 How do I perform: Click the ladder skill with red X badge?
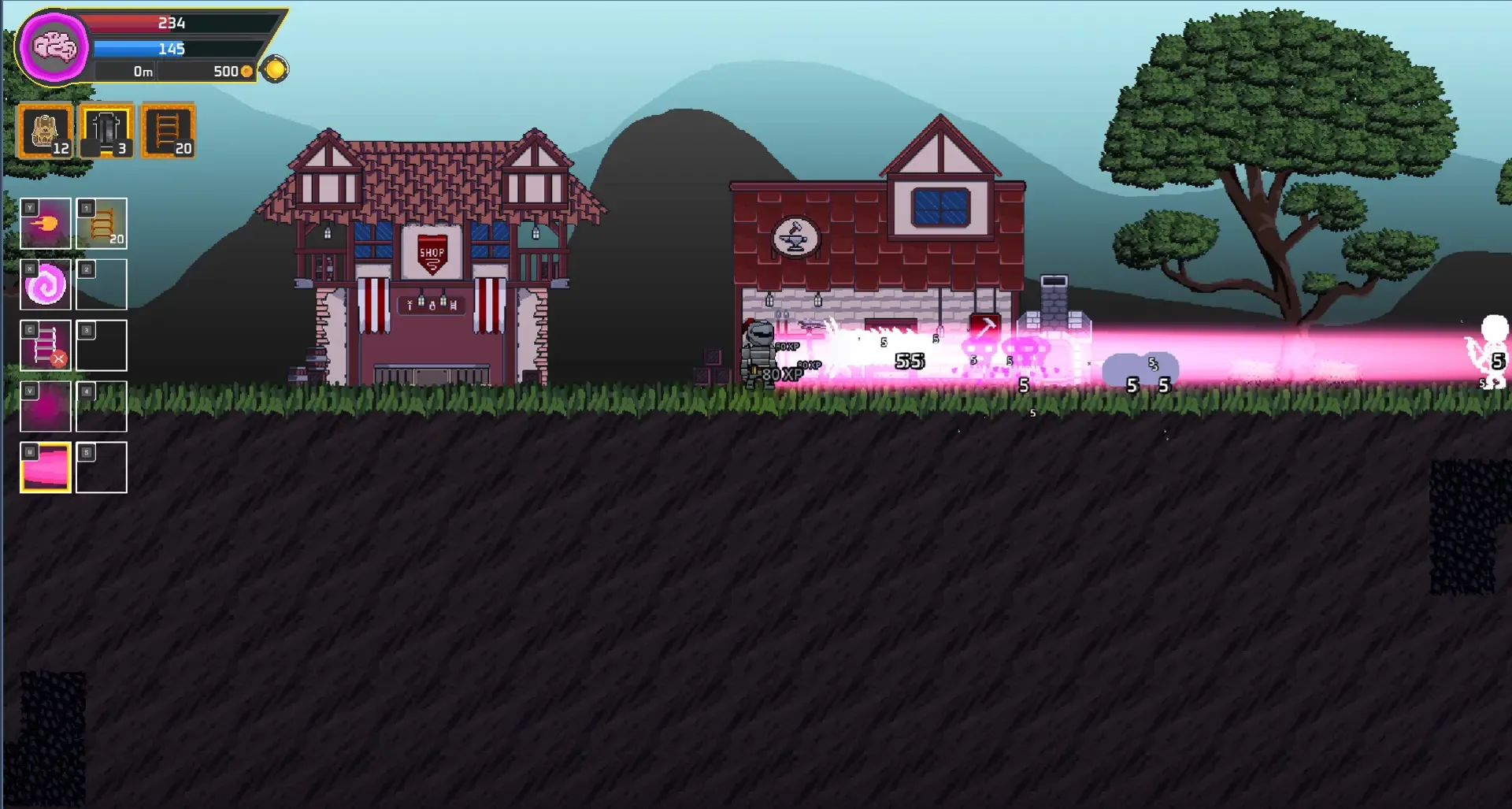(x=45, y=345)
